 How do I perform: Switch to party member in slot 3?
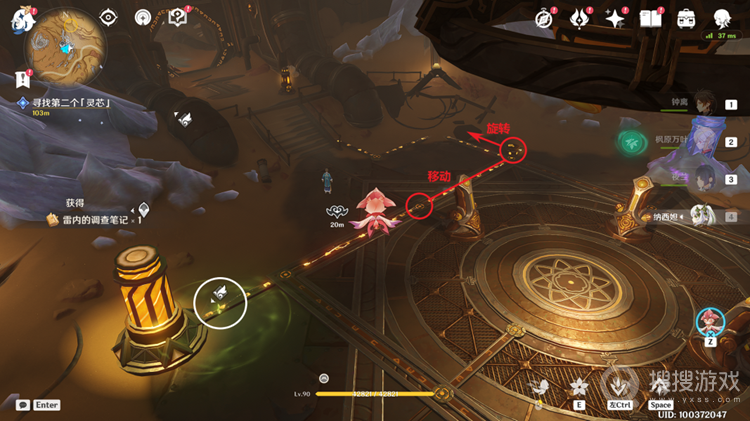click(x=707, y=178)
